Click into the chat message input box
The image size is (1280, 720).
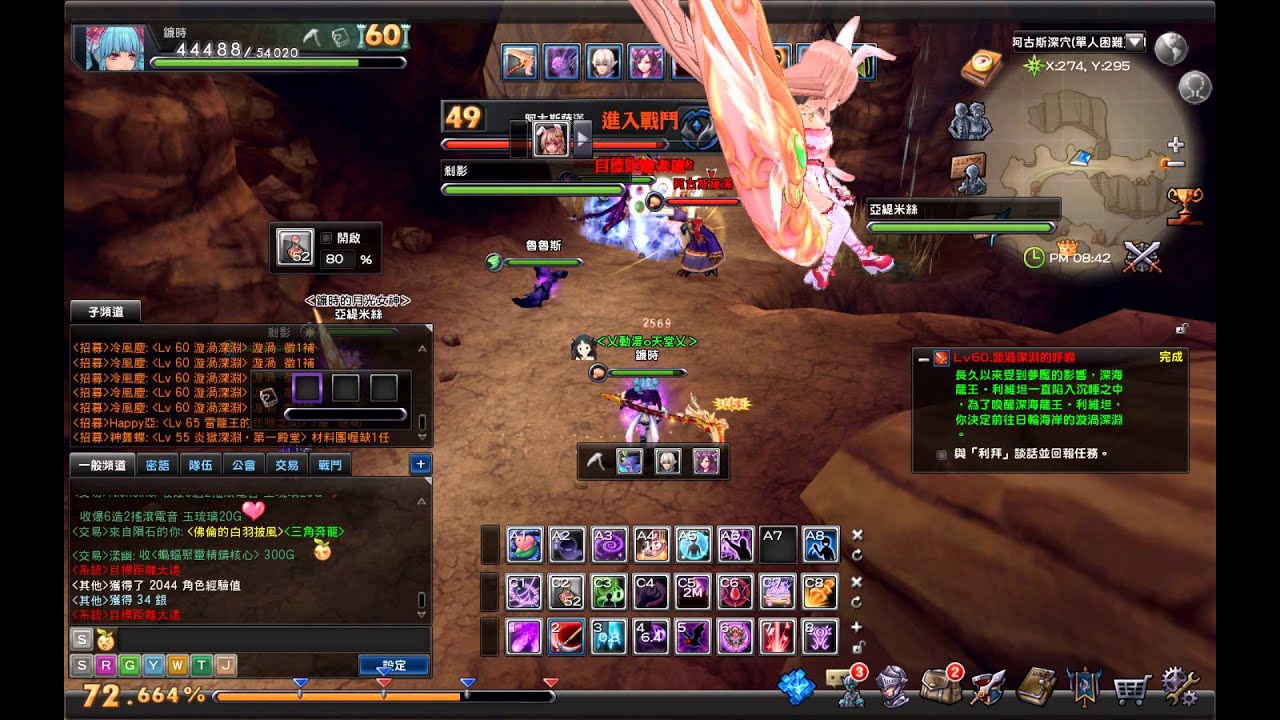click(x=270, y=639)
